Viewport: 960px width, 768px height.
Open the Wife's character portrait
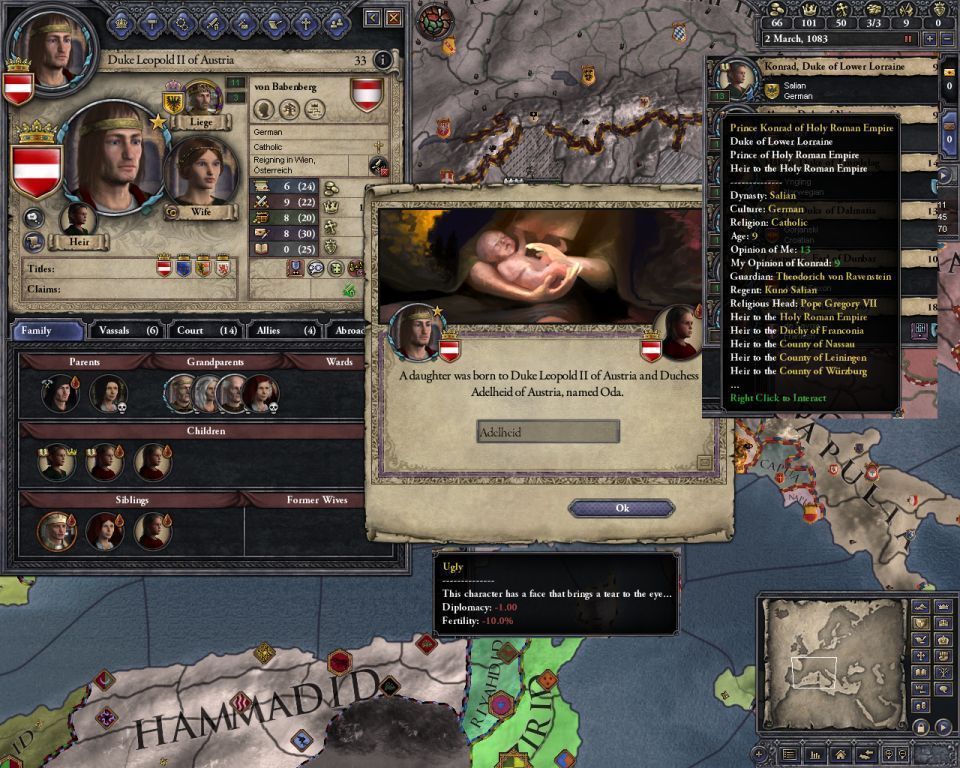201,172
